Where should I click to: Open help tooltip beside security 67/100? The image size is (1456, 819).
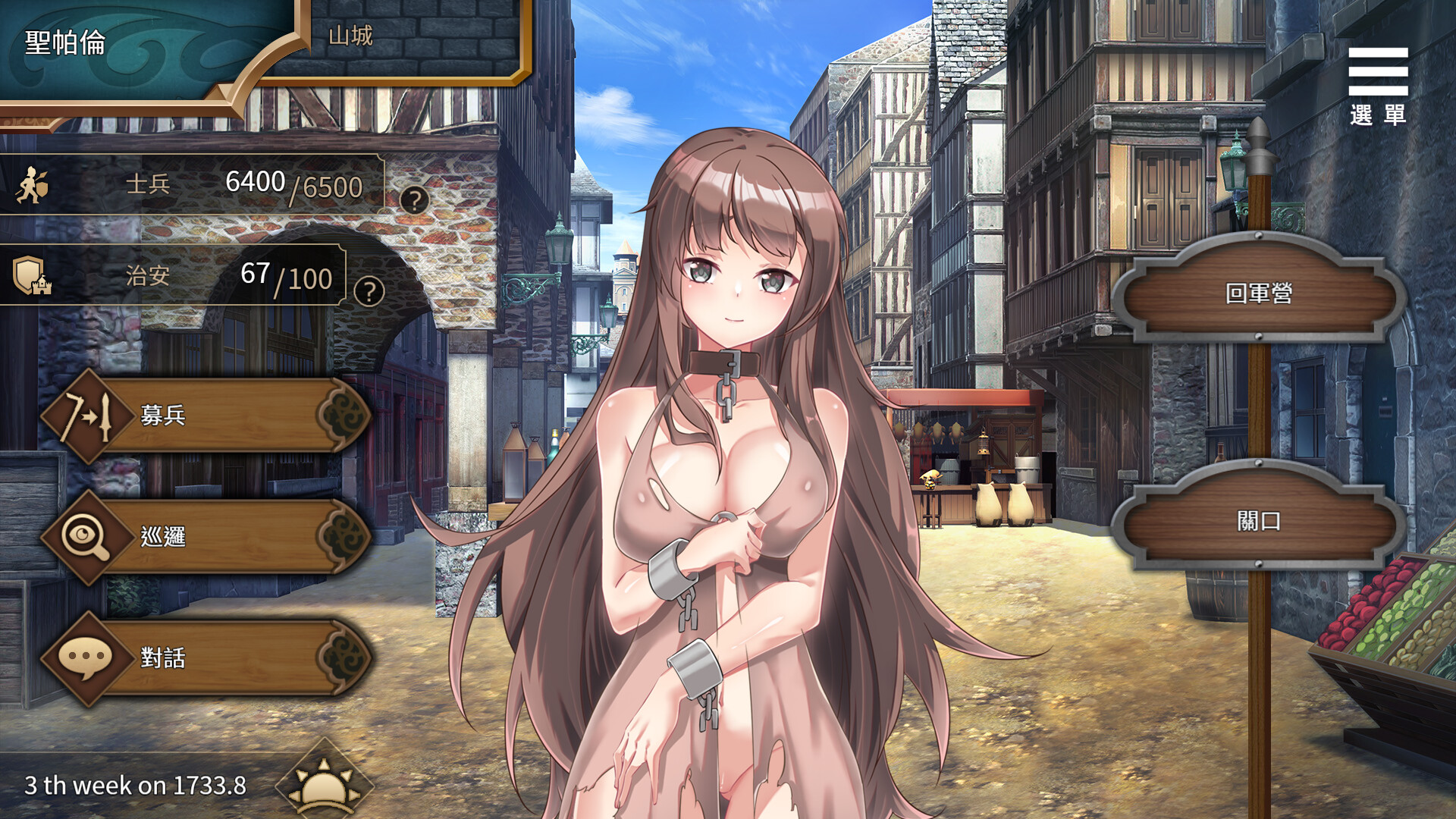click(x=369, y=291)
